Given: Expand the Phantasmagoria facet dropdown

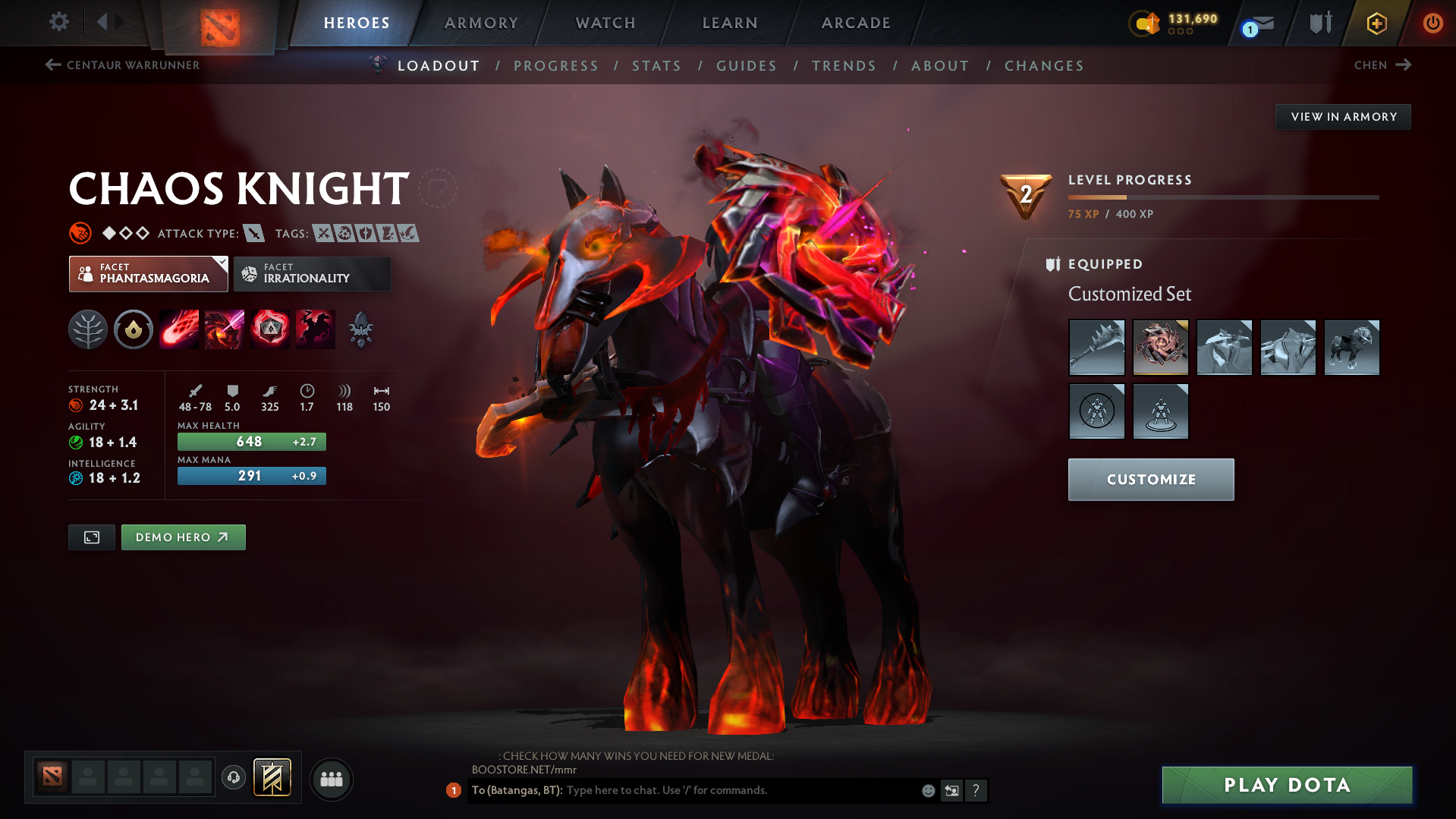Looking at the screenshot, I should pyautogui.click(x=219, y=263).
